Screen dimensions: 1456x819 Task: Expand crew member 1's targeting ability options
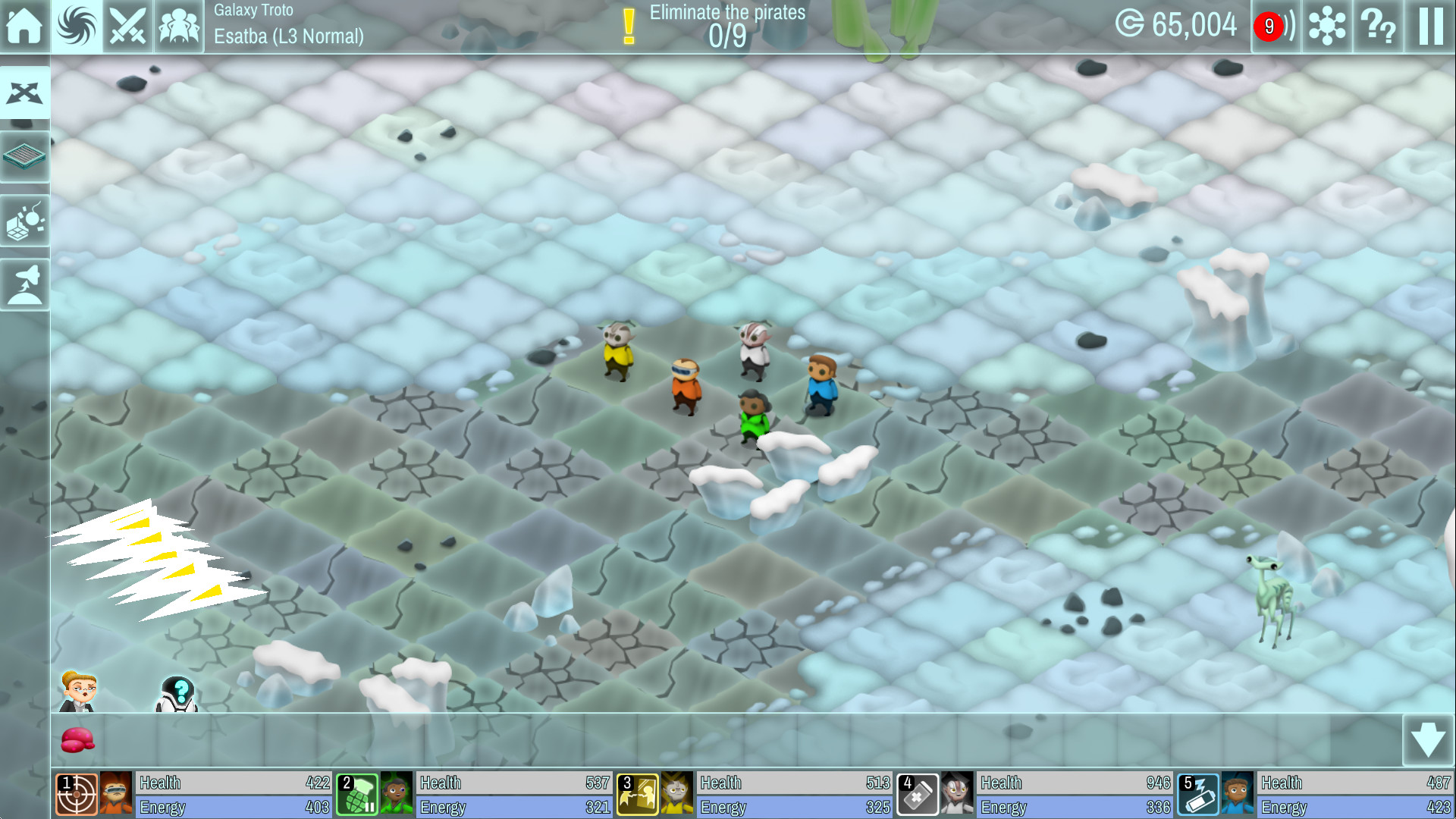coord(77,792)
